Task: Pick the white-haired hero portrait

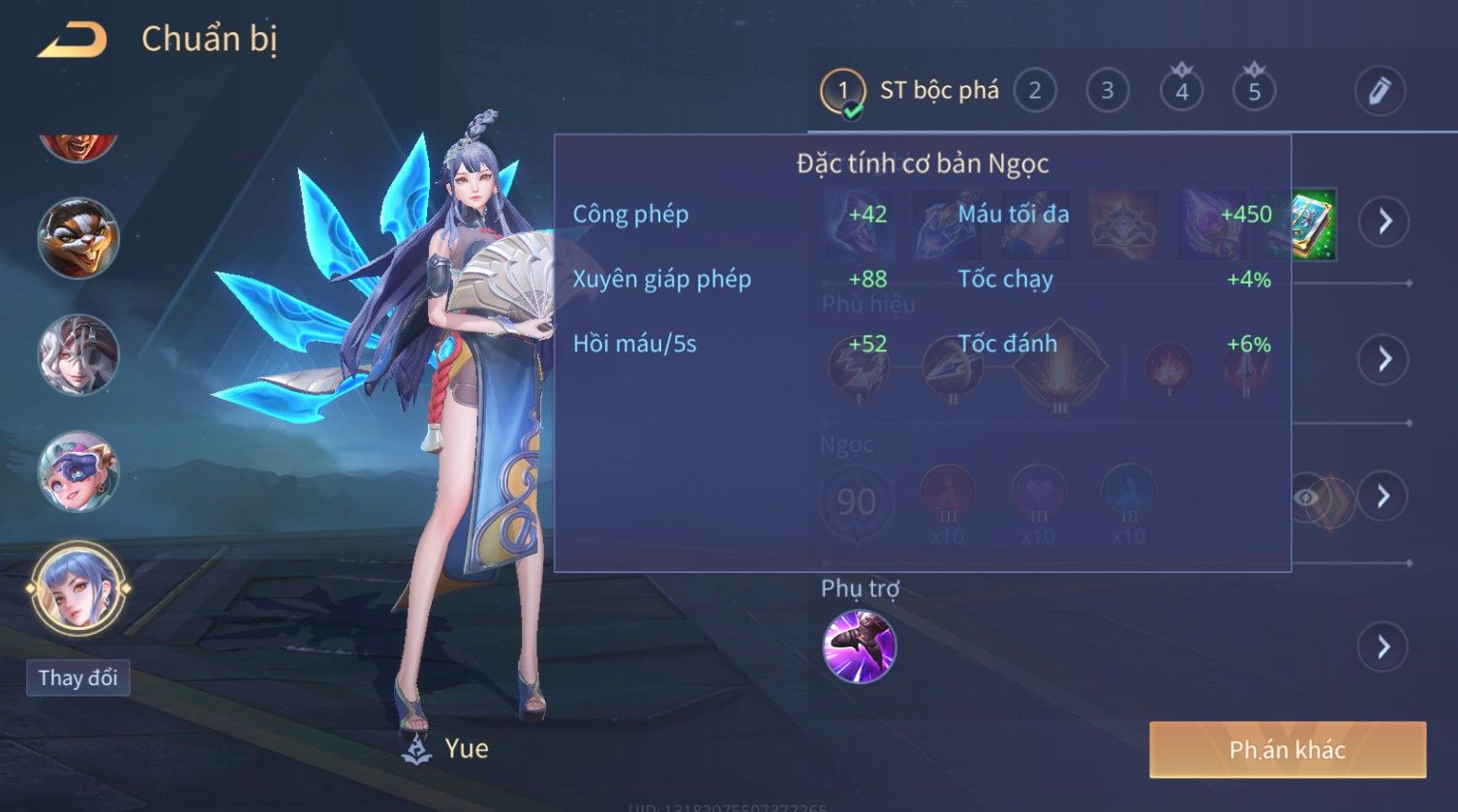Action: click(77, 354)
